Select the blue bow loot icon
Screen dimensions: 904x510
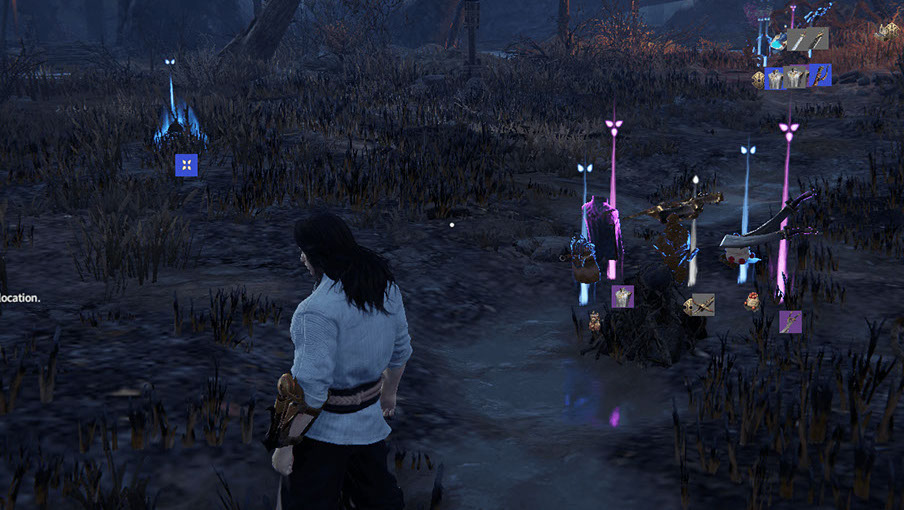pos(820,75)
